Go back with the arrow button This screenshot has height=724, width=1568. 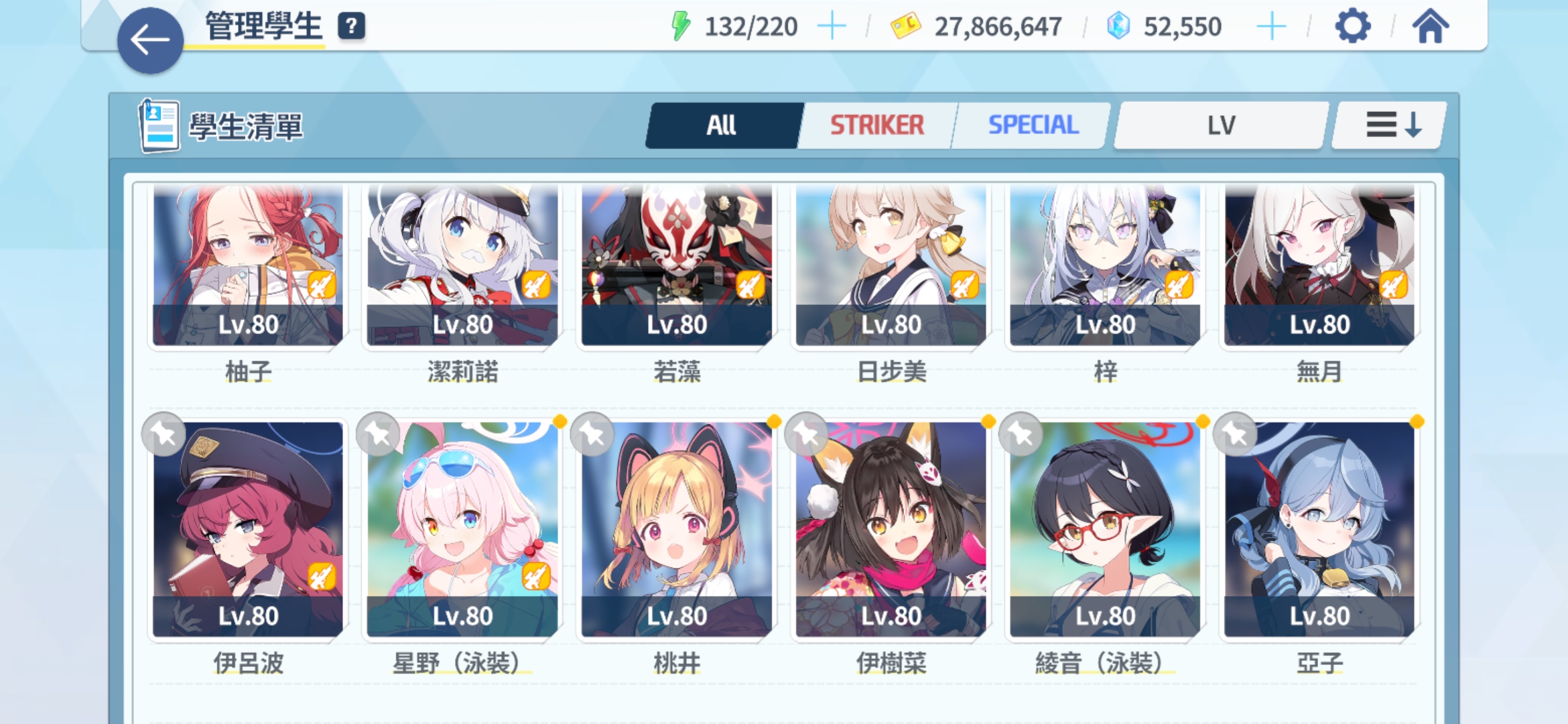150,40
